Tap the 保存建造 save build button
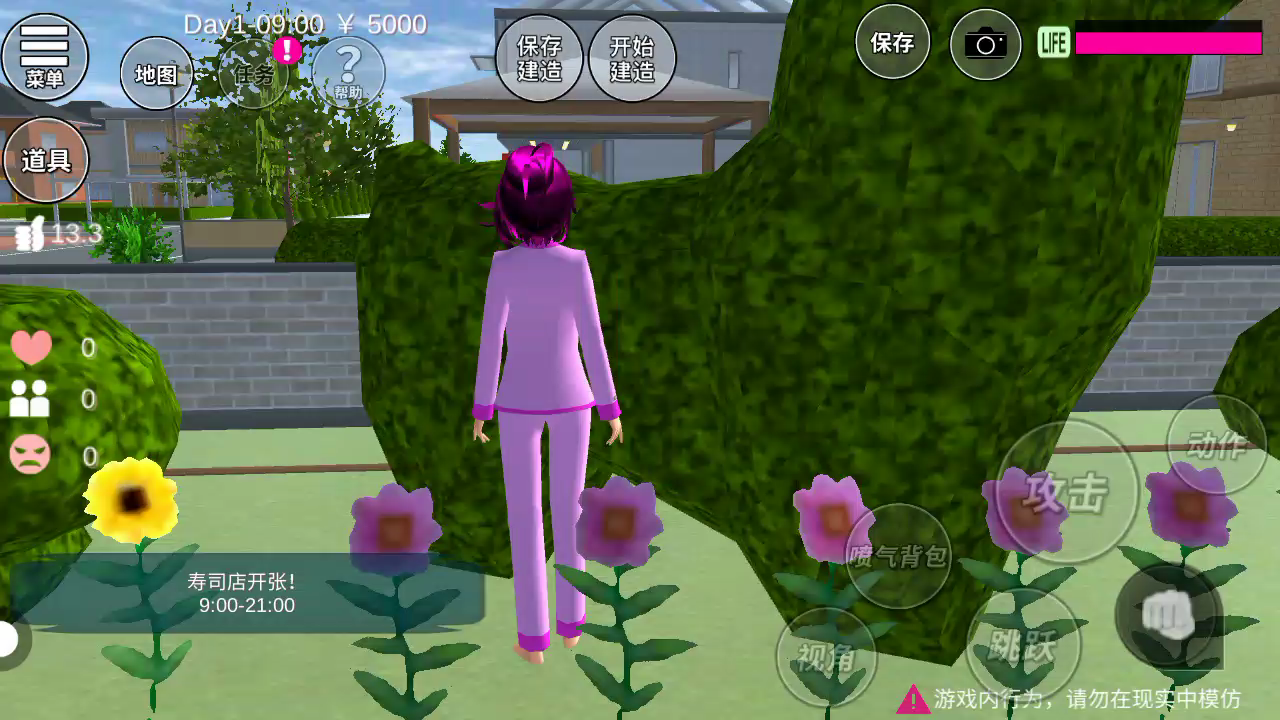This screenshot has height=720, width=1280. [539, 59]
